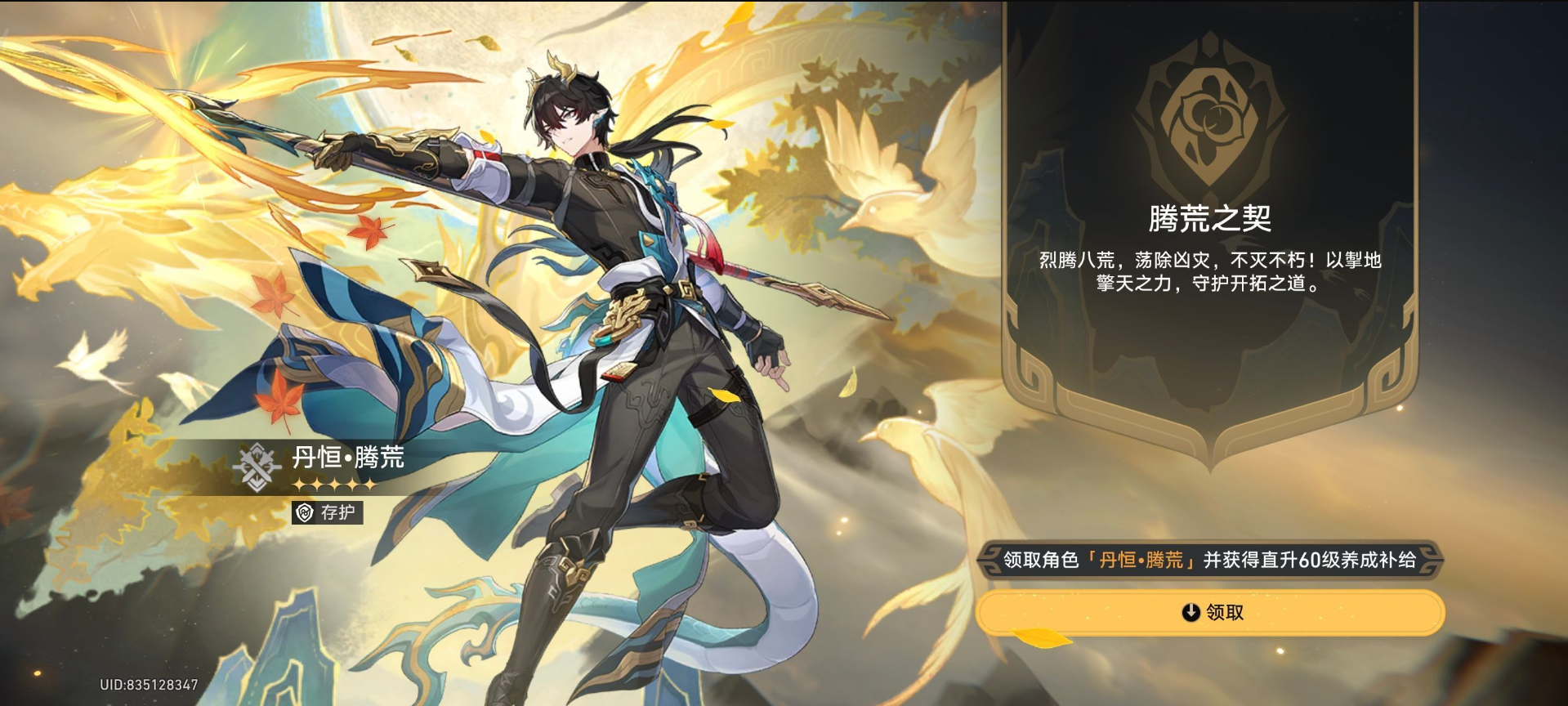
Task: Click the circular download arrow inside 领取 button
Action: (x=1190, y=611)
